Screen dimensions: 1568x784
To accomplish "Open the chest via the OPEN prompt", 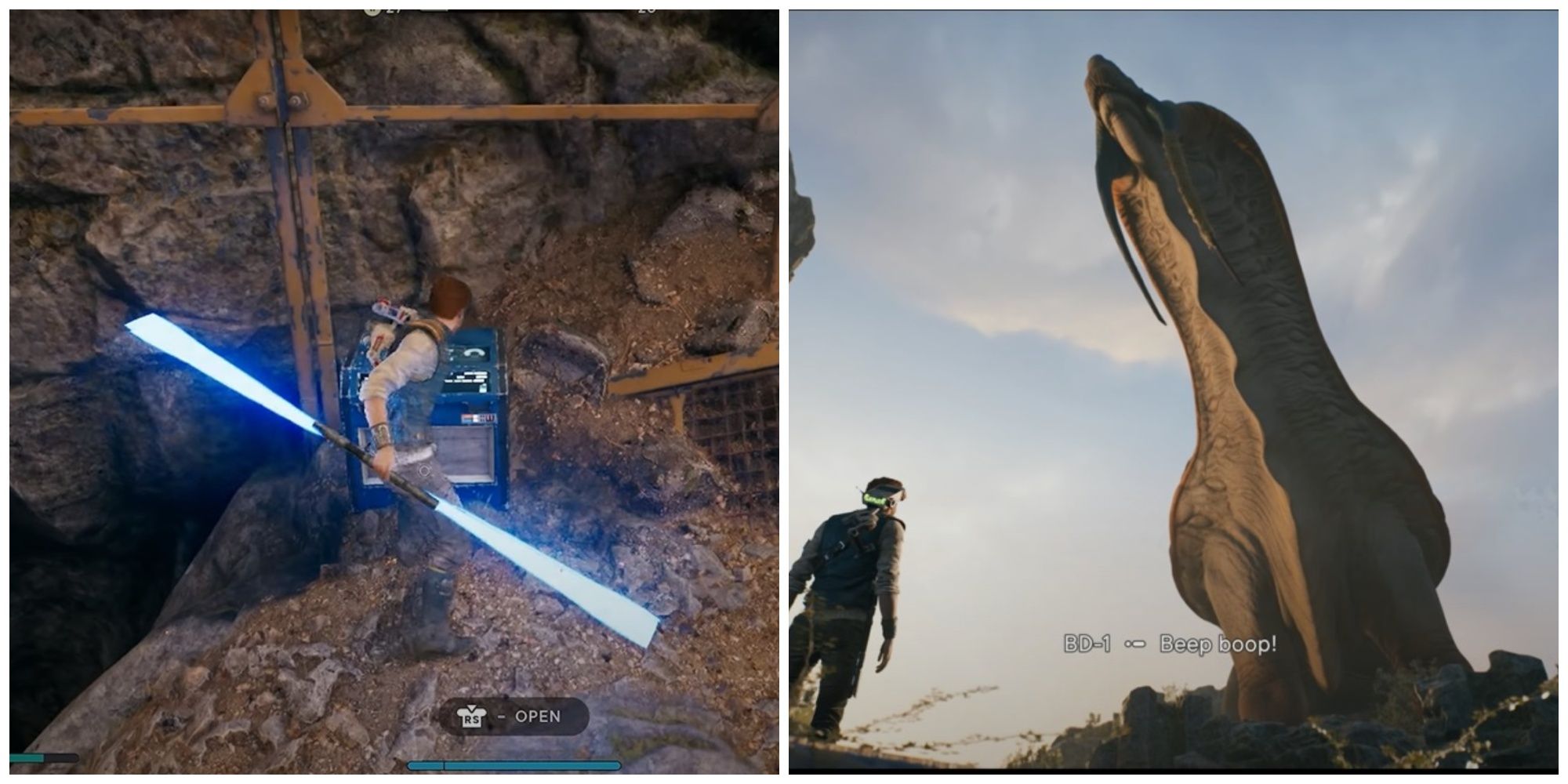I will click(537, 716).
